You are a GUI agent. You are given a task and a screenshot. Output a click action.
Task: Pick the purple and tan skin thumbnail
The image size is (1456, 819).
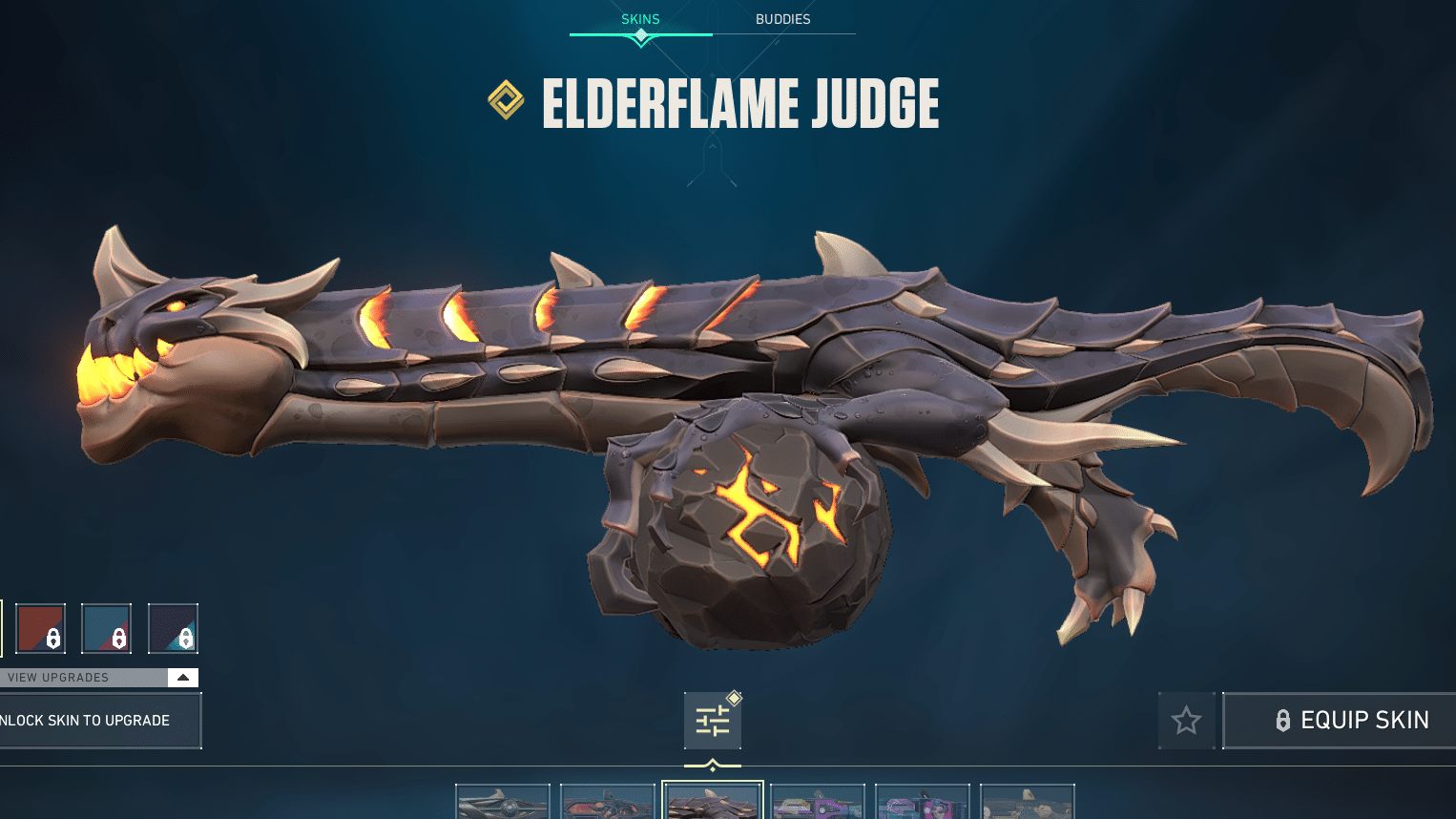click(818, 803)
